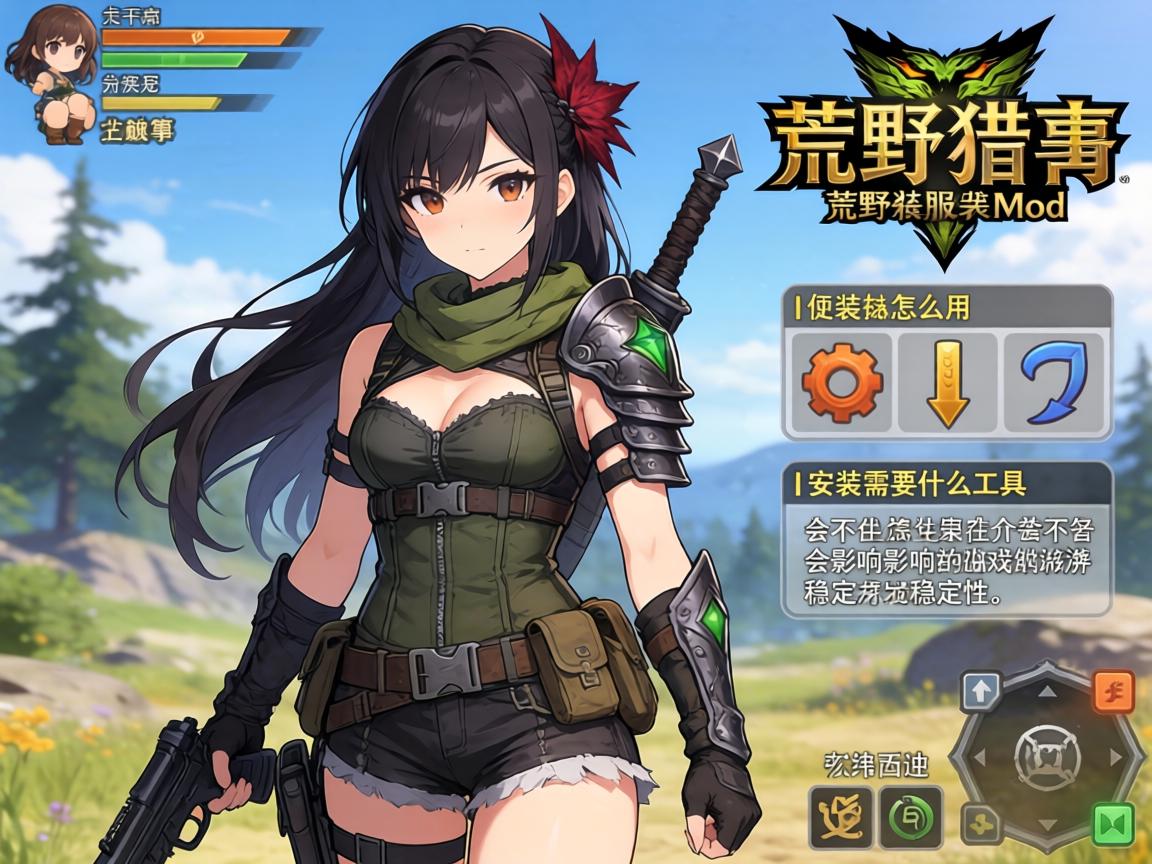Click the grey clover button on the wheel
This screenshot has width=1152, height=864.
(x=981, y=823)
